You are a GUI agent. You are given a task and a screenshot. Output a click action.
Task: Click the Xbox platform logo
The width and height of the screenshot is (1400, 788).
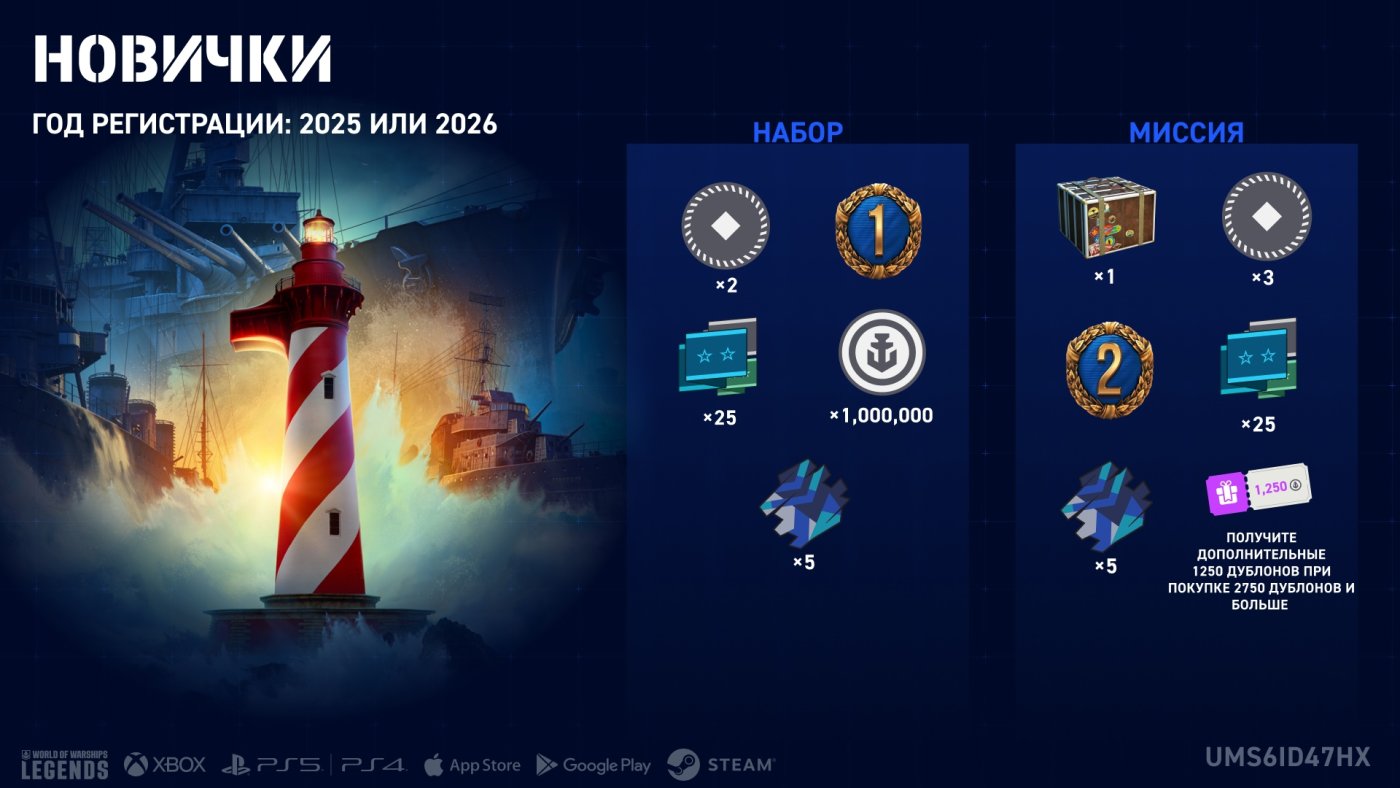(x=165, y=765)
